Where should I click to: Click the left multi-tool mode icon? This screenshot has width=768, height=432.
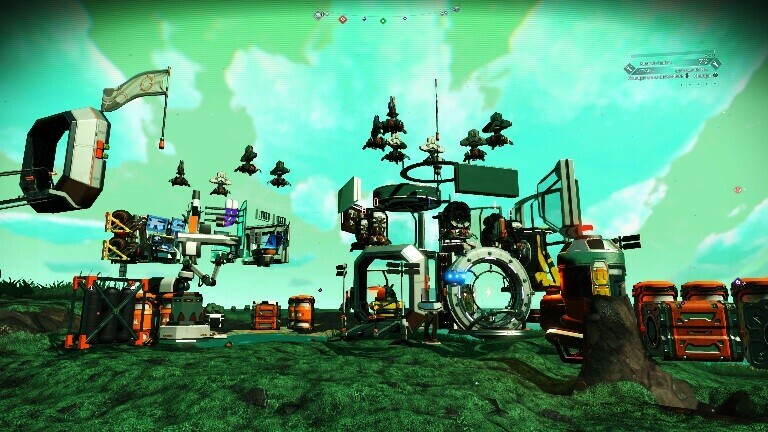tap(630, 68)
